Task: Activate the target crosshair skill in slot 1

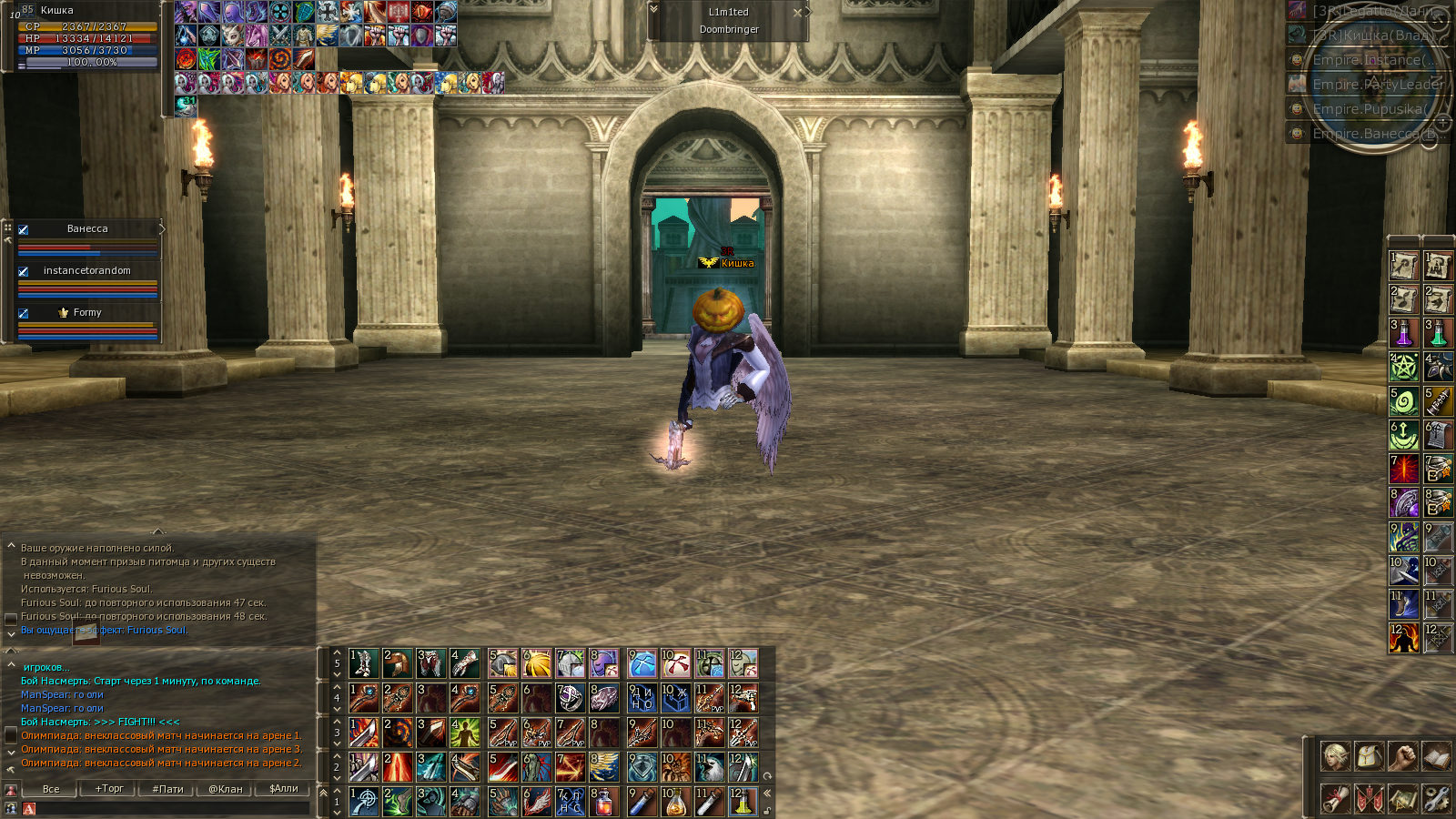Action: point(364,802)
